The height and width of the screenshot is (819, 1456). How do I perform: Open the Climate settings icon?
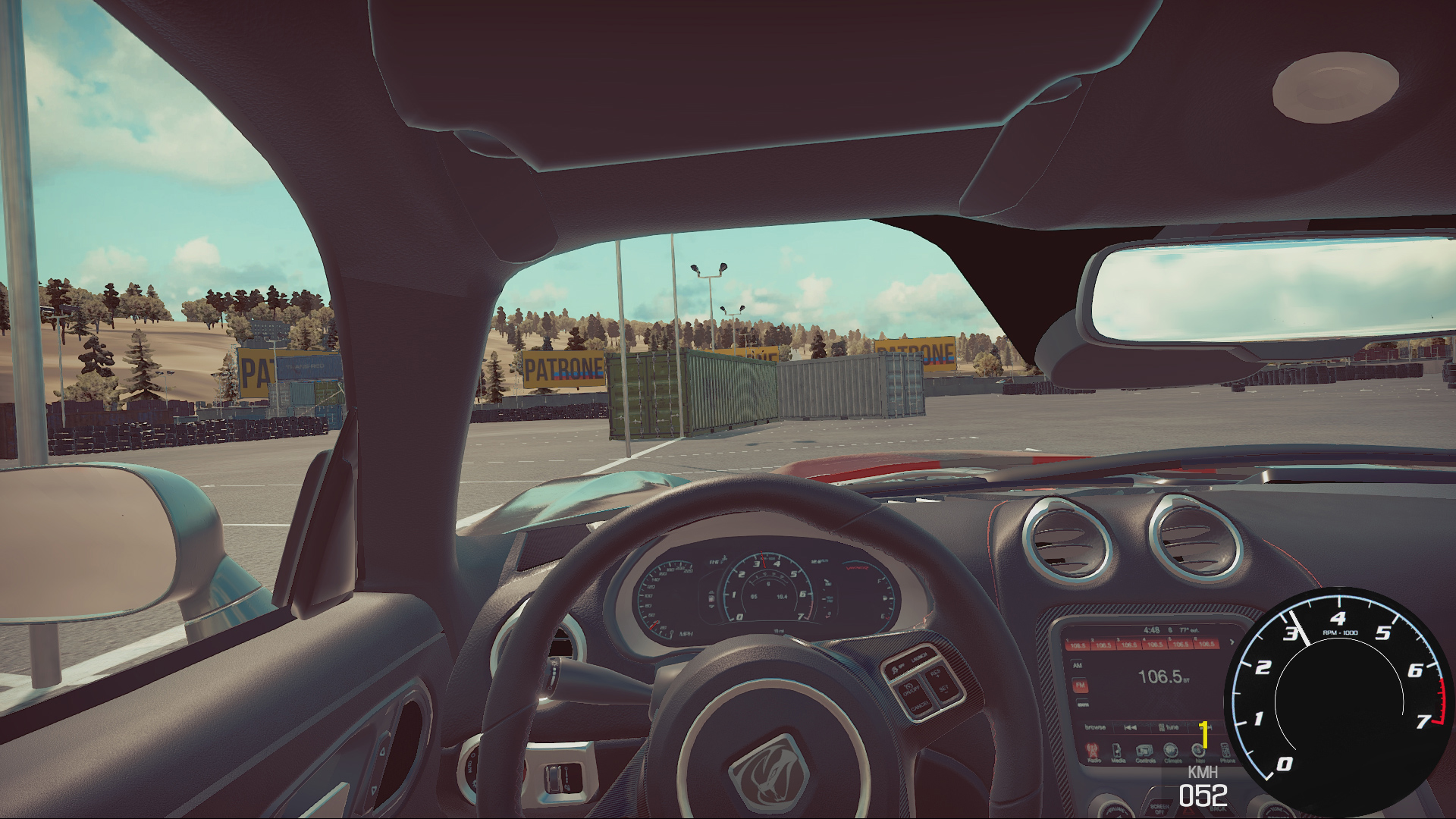click(x=1172, y=752)
